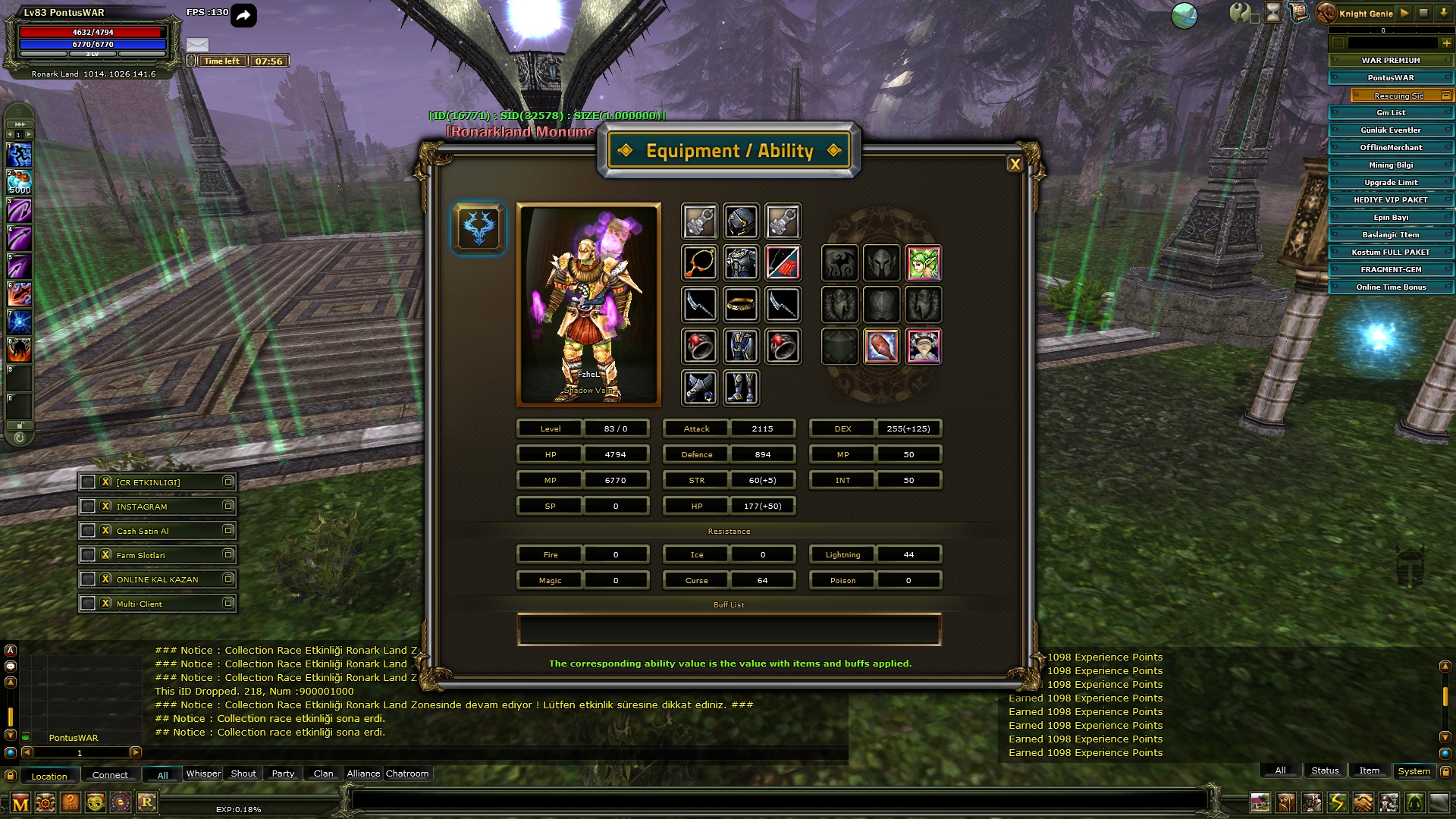The height and width of the screenshot is (819, 1456).
Task: Expand the INSTAGRAM notice row
Action: coord(227,506)
